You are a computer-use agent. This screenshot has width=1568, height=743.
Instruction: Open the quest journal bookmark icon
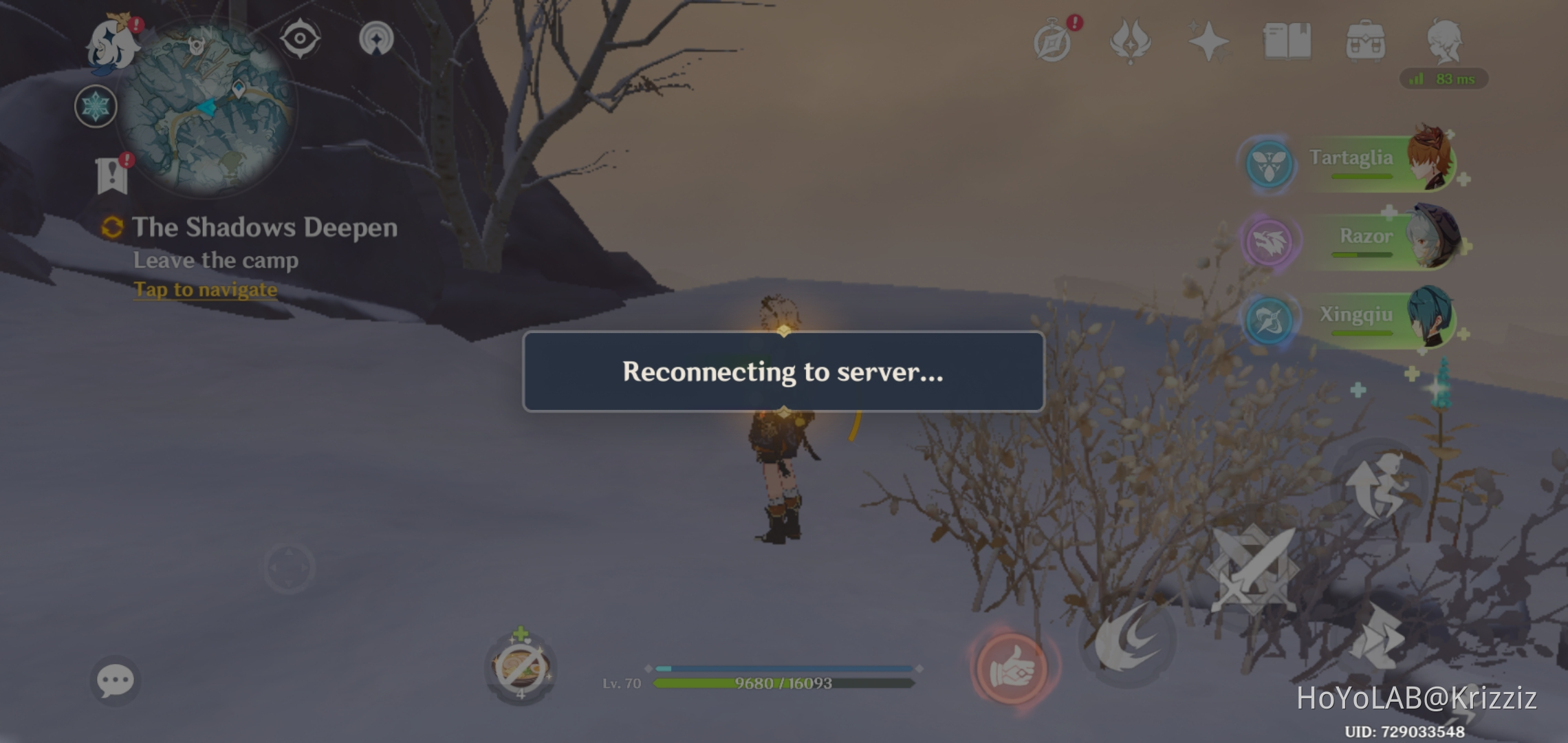pyautogui.click(x=111, y=172)
